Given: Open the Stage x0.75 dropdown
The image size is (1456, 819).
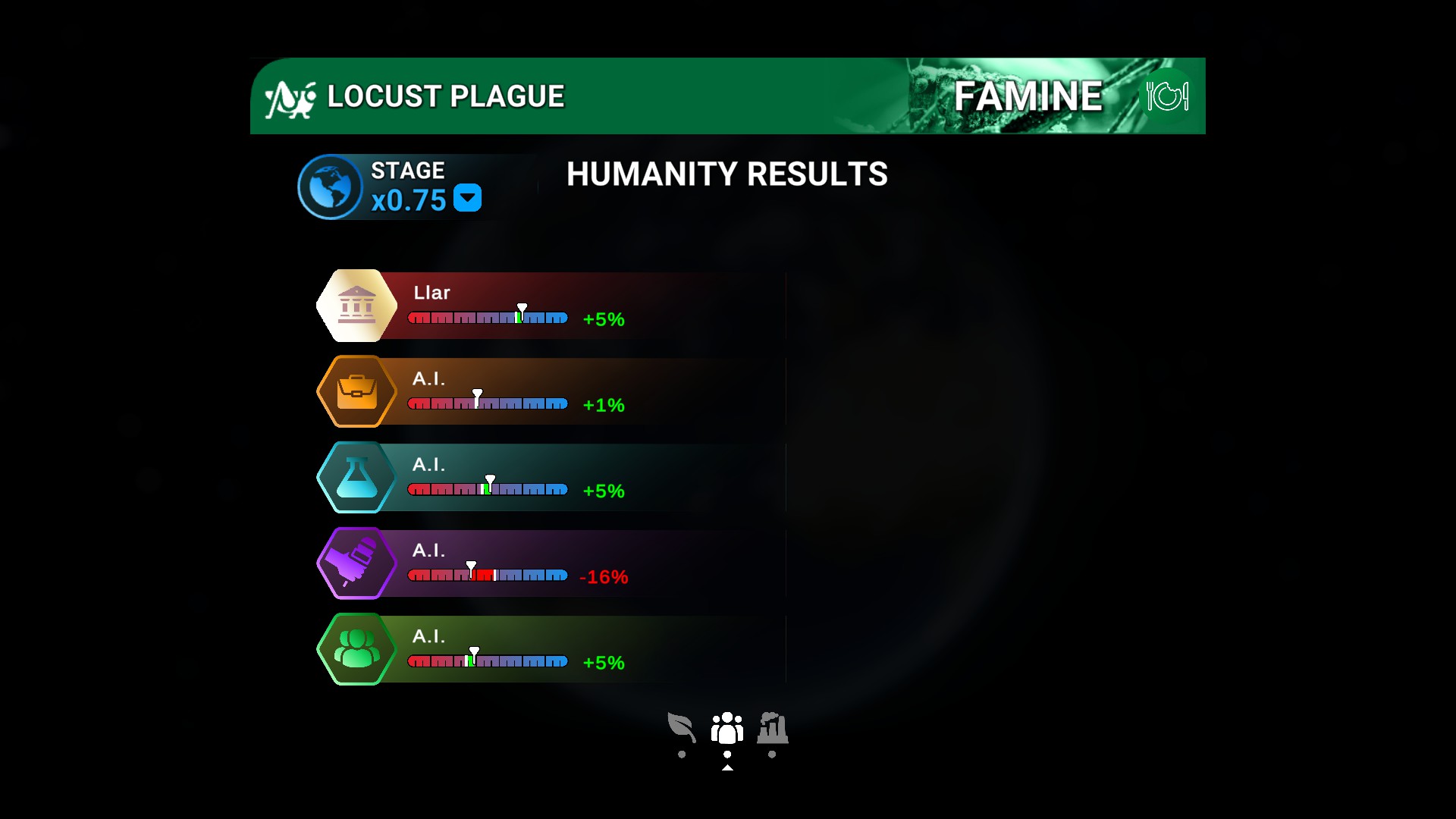Looking at the screenshot, I should pyautogui.click(x=468, y=199).
